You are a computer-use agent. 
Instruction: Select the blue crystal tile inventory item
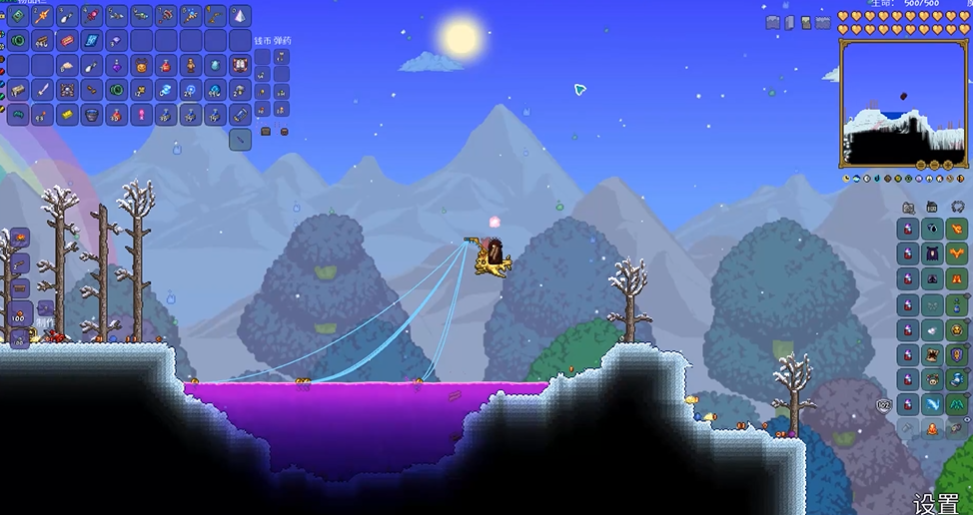92,41
